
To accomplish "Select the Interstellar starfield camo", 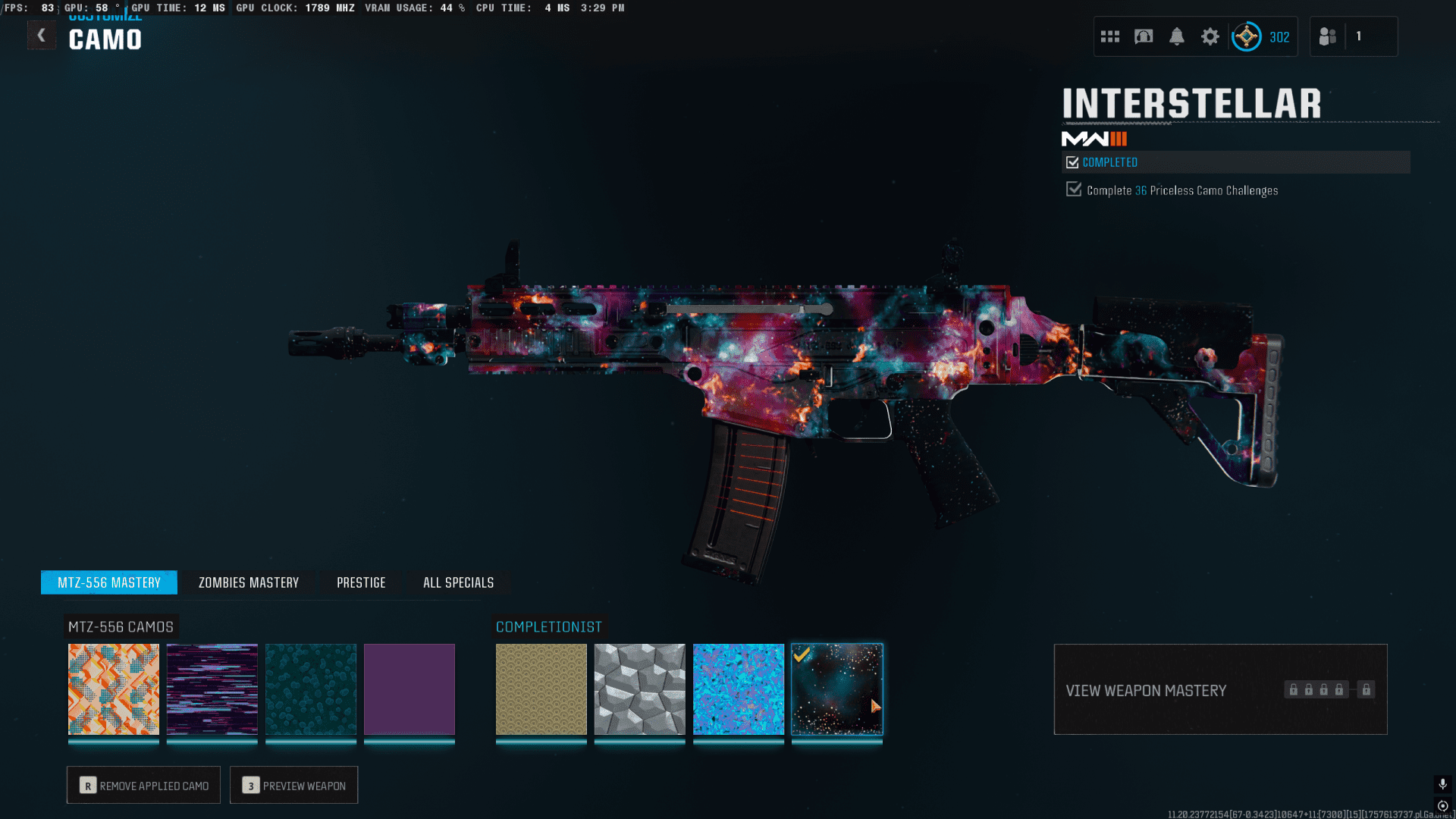I will coord(837,689).
